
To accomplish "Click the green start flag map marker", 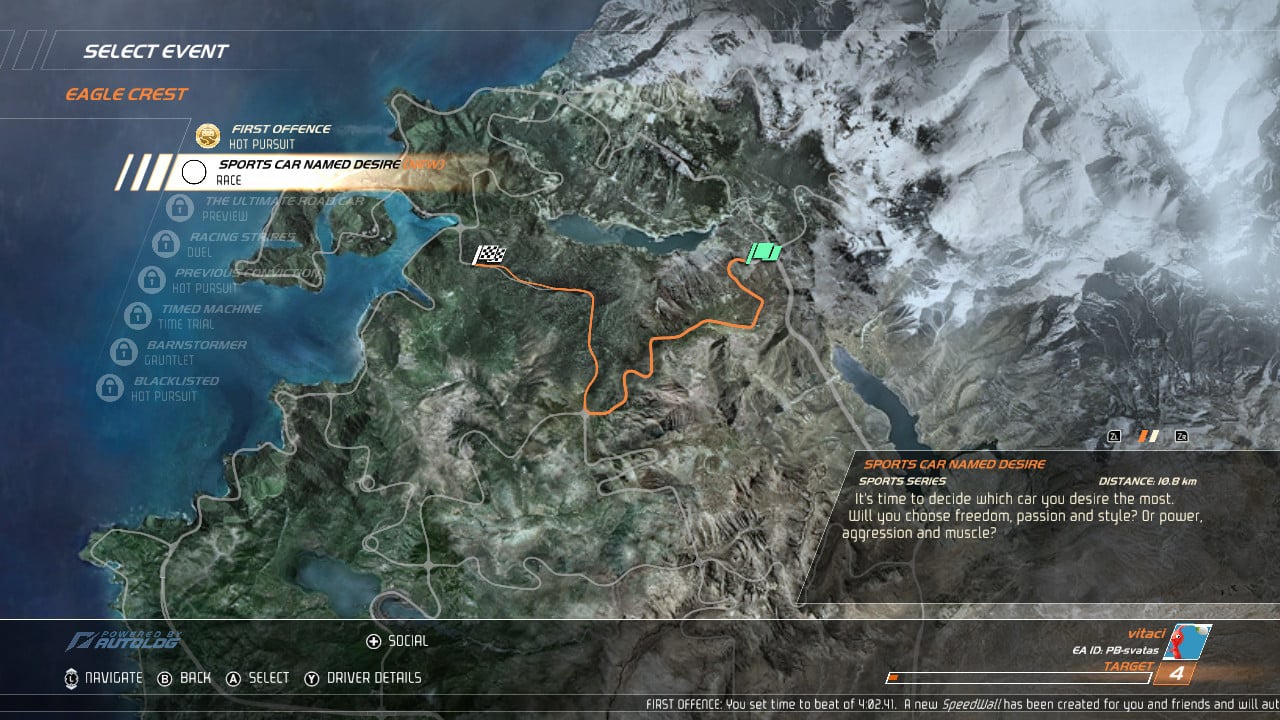I will (x=764, y=252).
